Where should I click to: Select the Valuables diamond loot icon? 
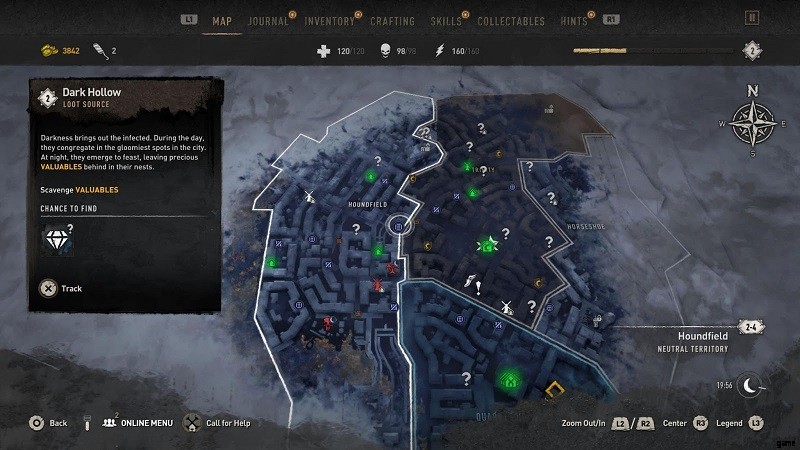point(56,240)
